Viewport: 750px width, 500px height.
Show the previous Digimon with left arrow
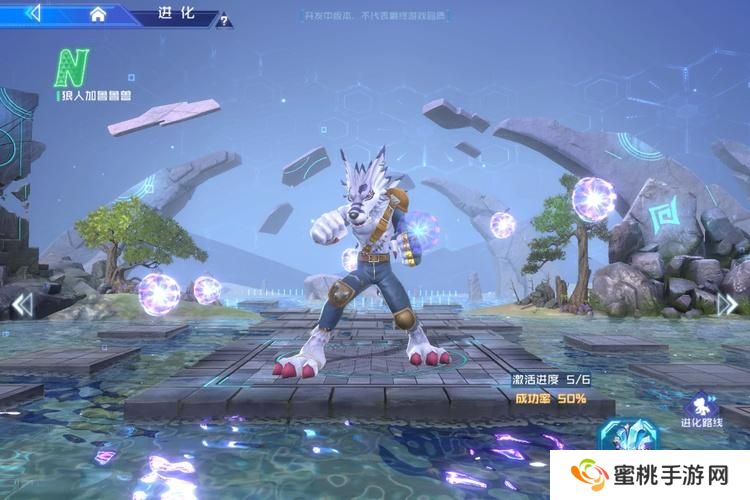(x=22, y=303)
